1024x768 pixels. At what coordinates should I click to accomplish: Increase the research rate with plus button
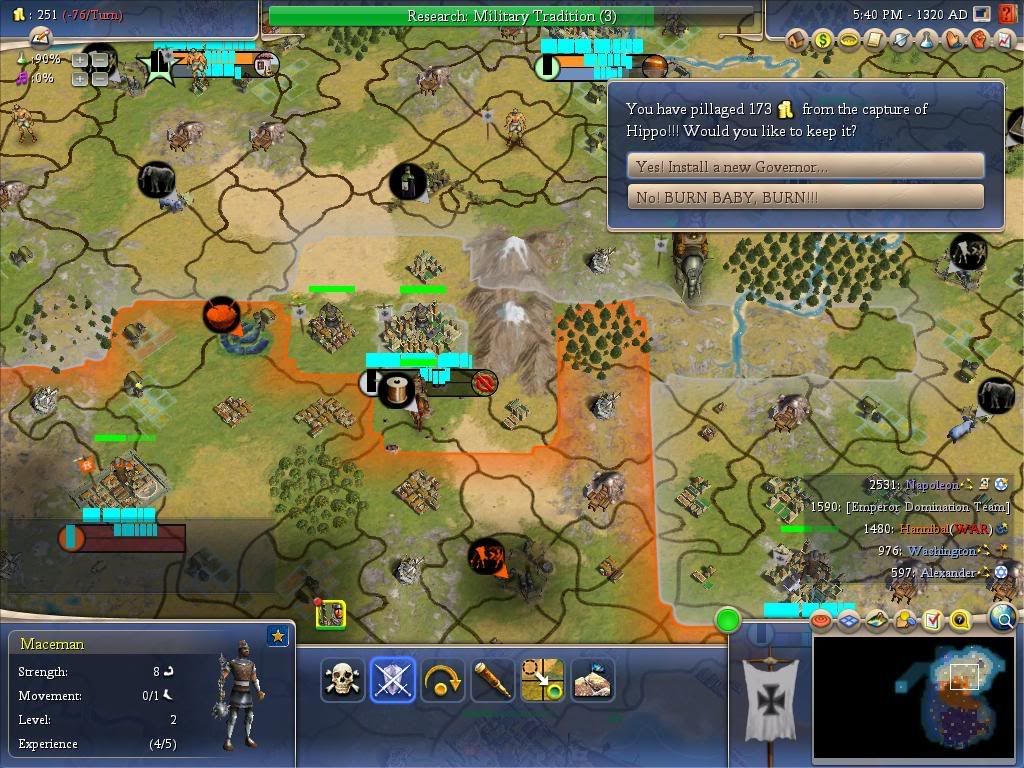pos(80,60)
